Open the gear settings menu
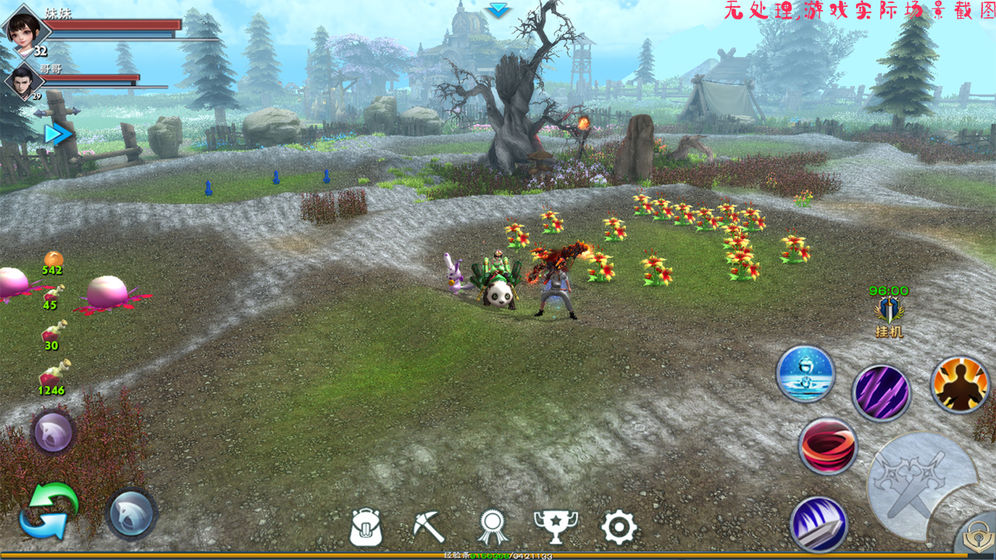This screenshot has height=560, width=996. [x=619, y=526]
